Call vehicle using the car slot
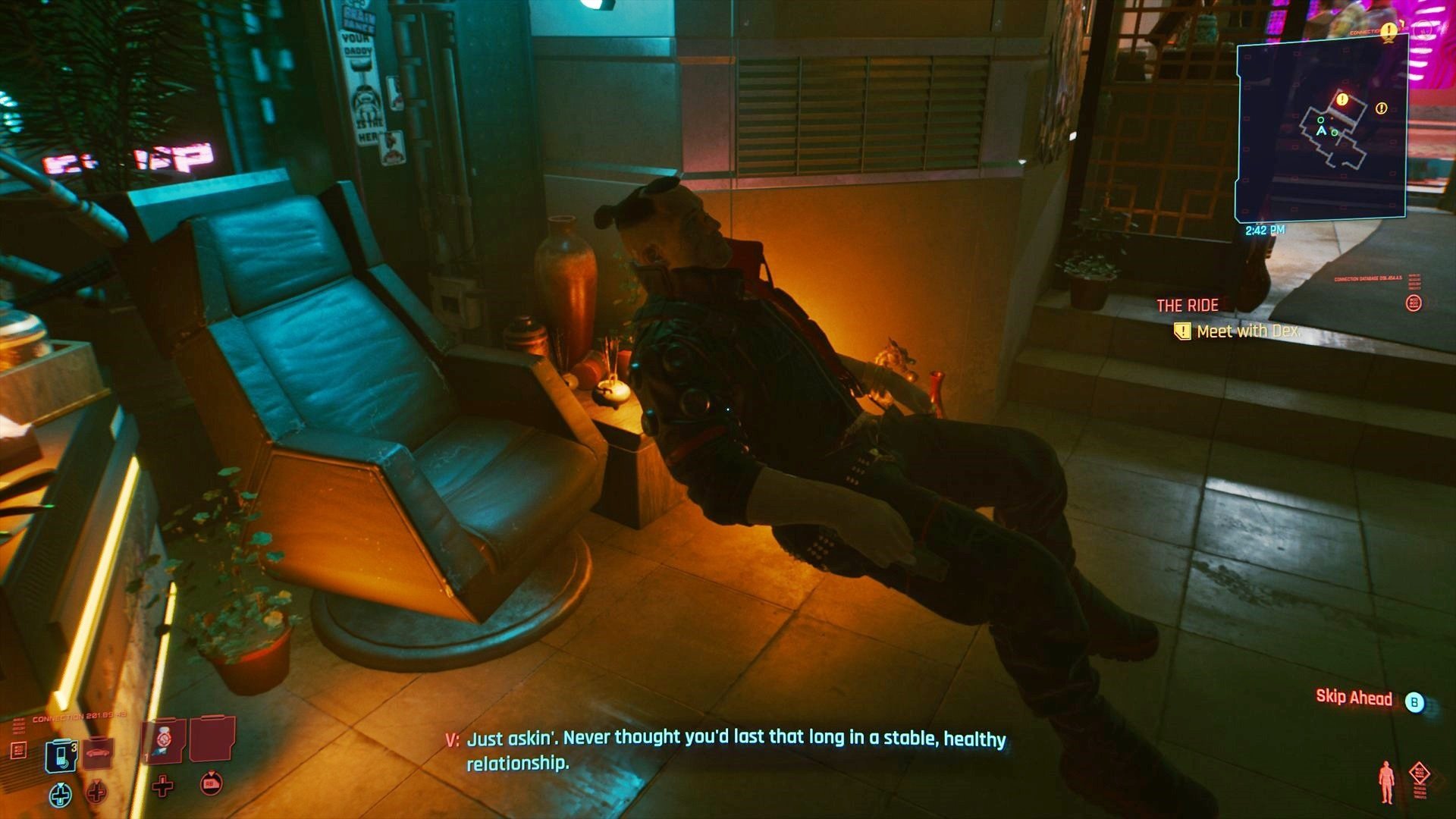Screen dimensions: 1456x819 (97, 754)
